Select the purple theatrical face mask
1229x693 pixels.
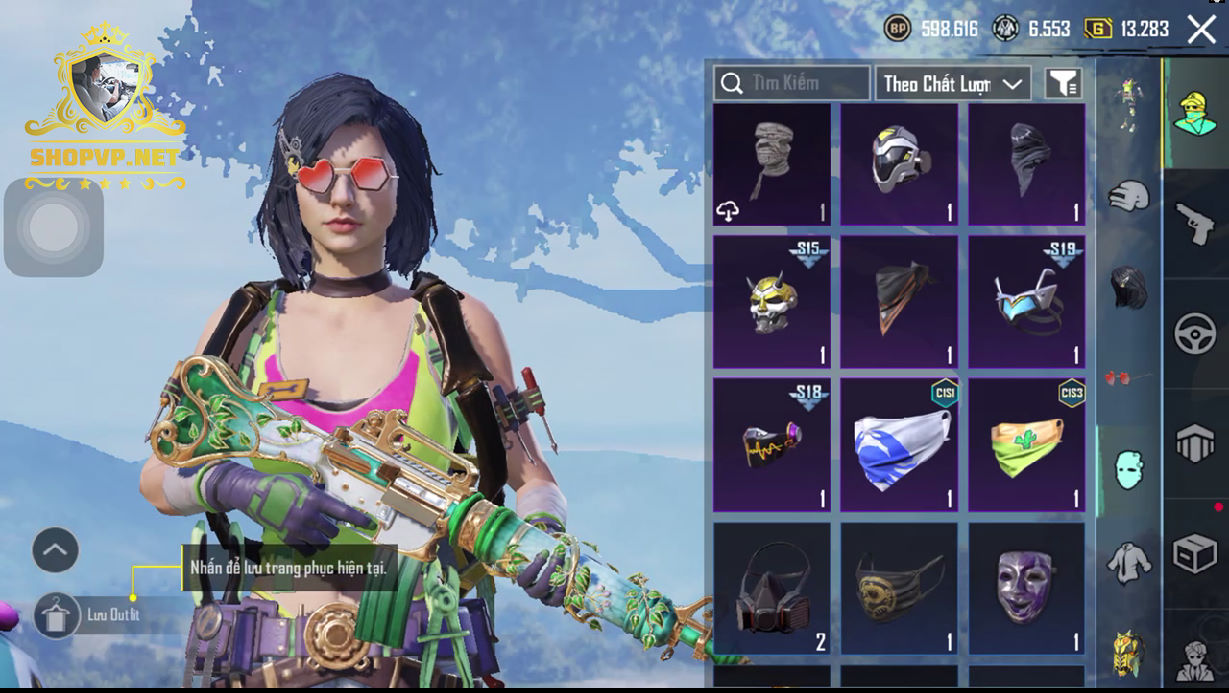tap(1027, 590)
